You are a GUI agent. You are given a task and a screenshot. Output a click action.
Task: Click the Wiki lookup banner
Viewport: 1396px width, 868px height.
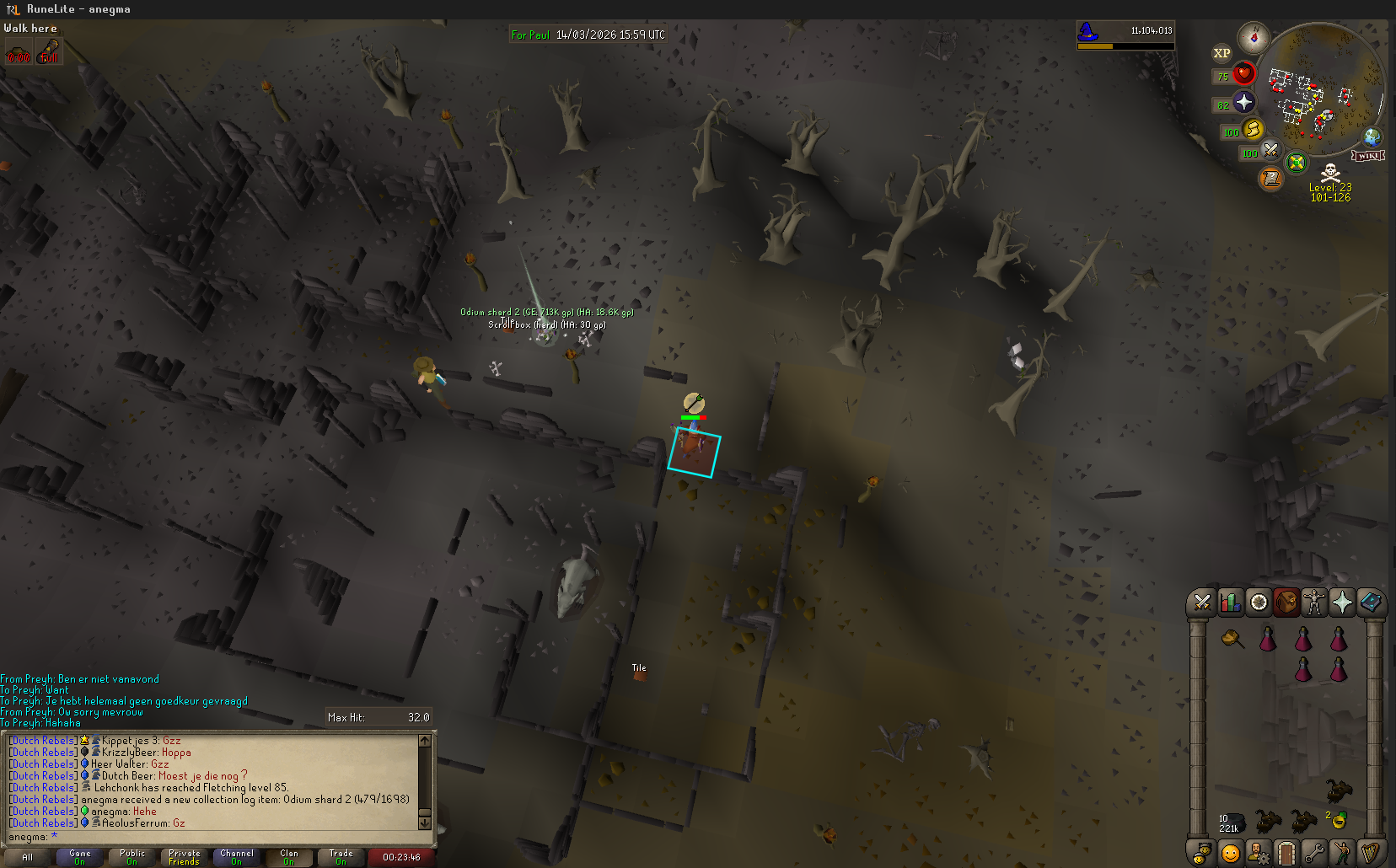click(x=1368, y=156)
